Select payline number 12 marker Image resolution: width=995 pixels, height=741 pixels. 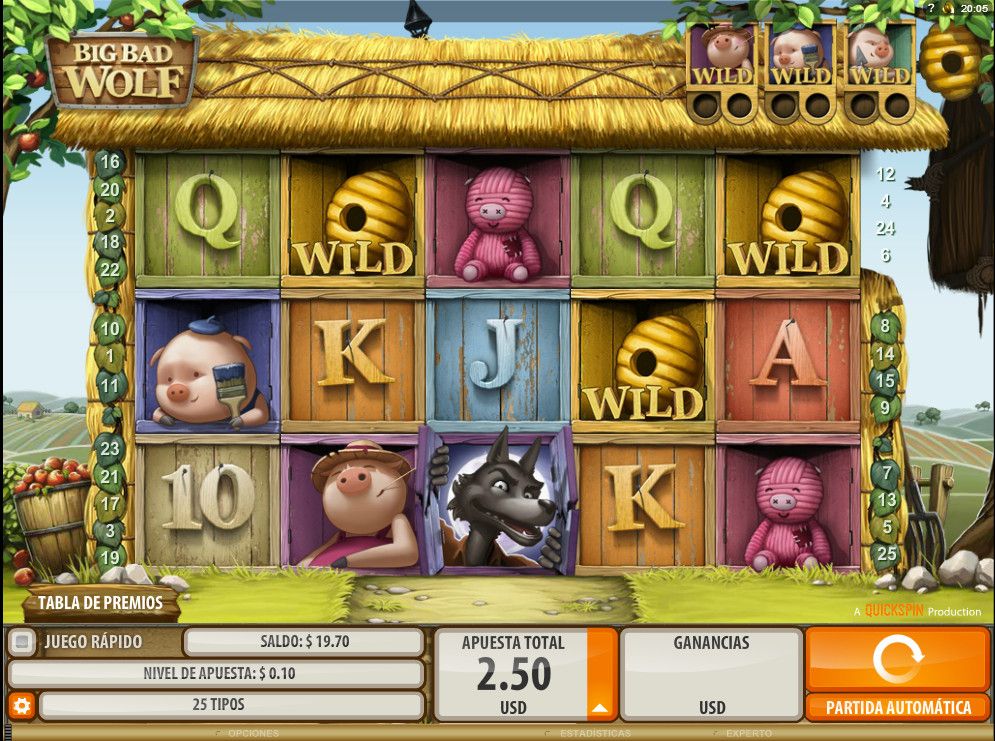[885, 174]
